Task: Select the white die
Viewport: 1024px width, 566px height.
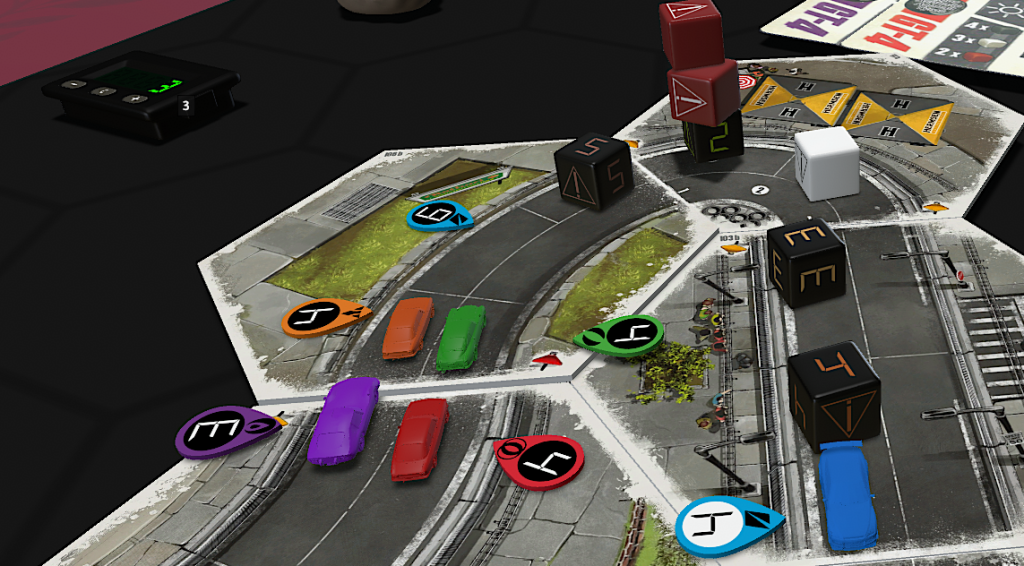Action: pyautogui.click(x=826, y=162)
